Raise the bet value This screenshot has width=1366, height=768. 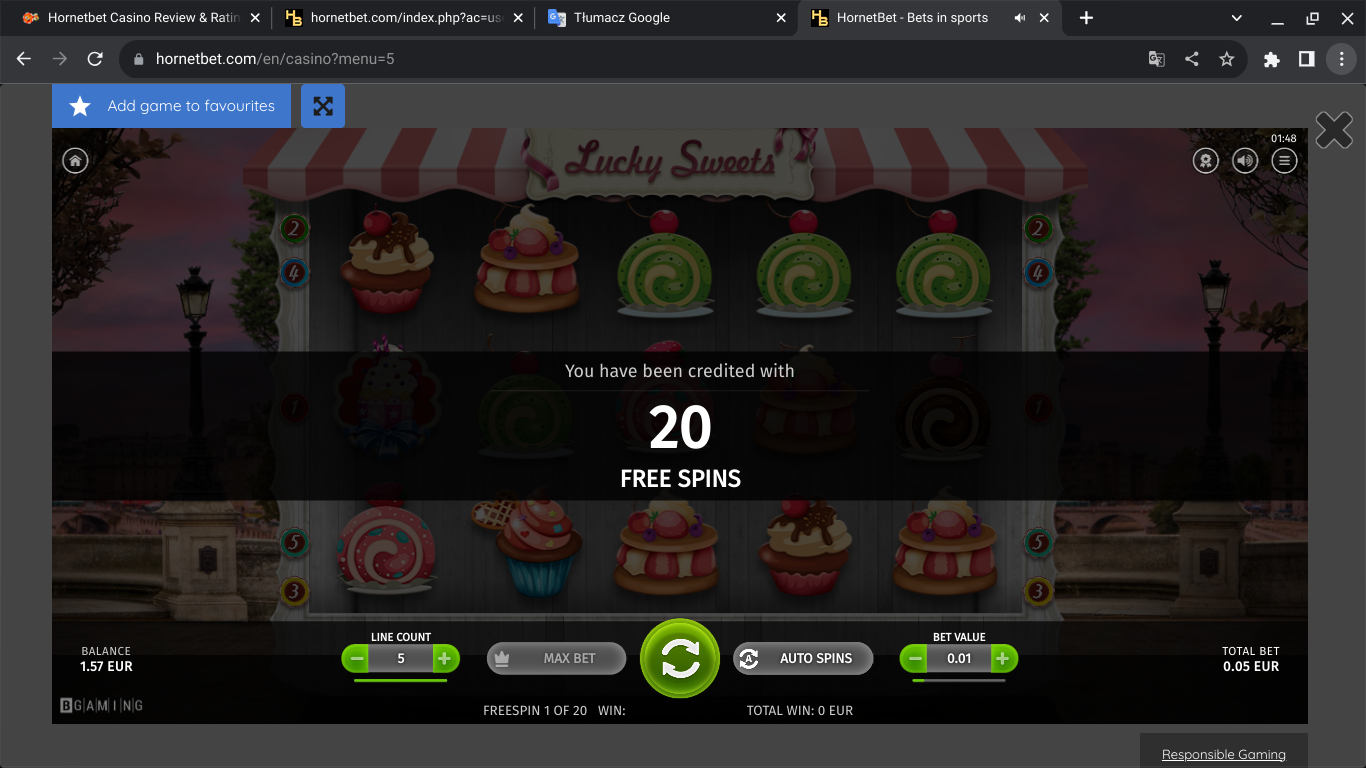click(x=1003, y=658)
